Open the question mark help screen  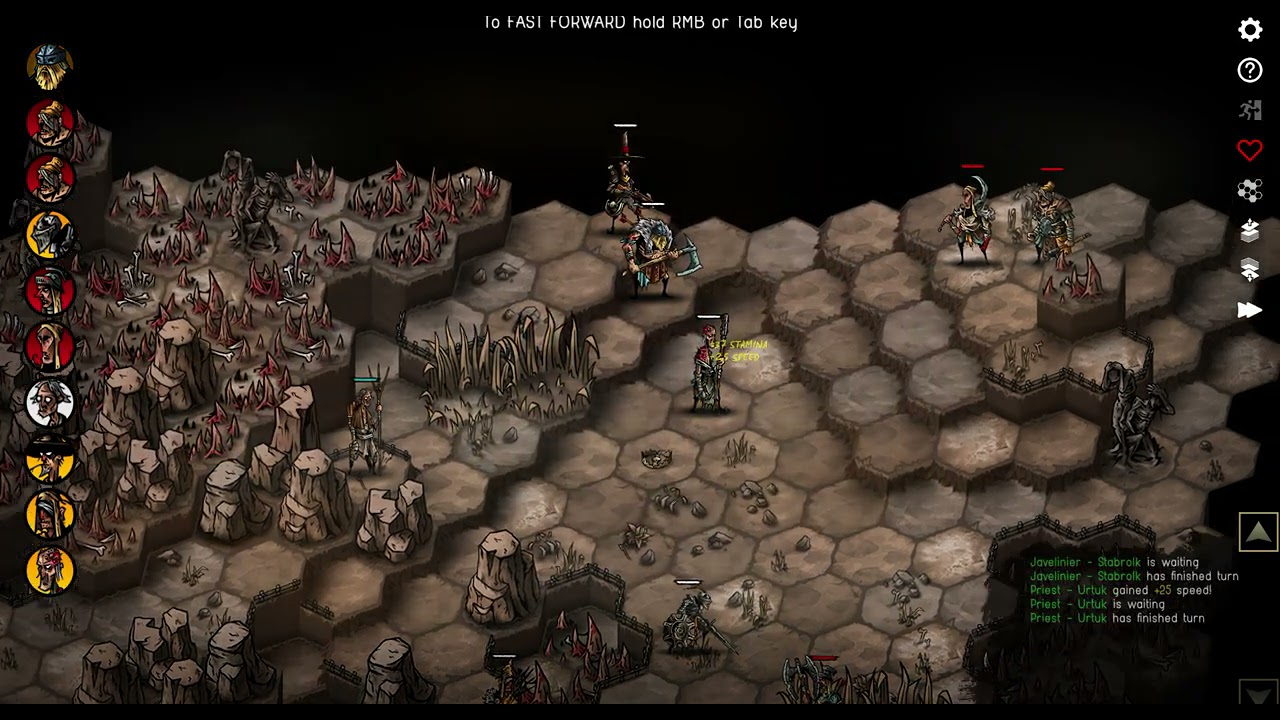pos(1250,70)
